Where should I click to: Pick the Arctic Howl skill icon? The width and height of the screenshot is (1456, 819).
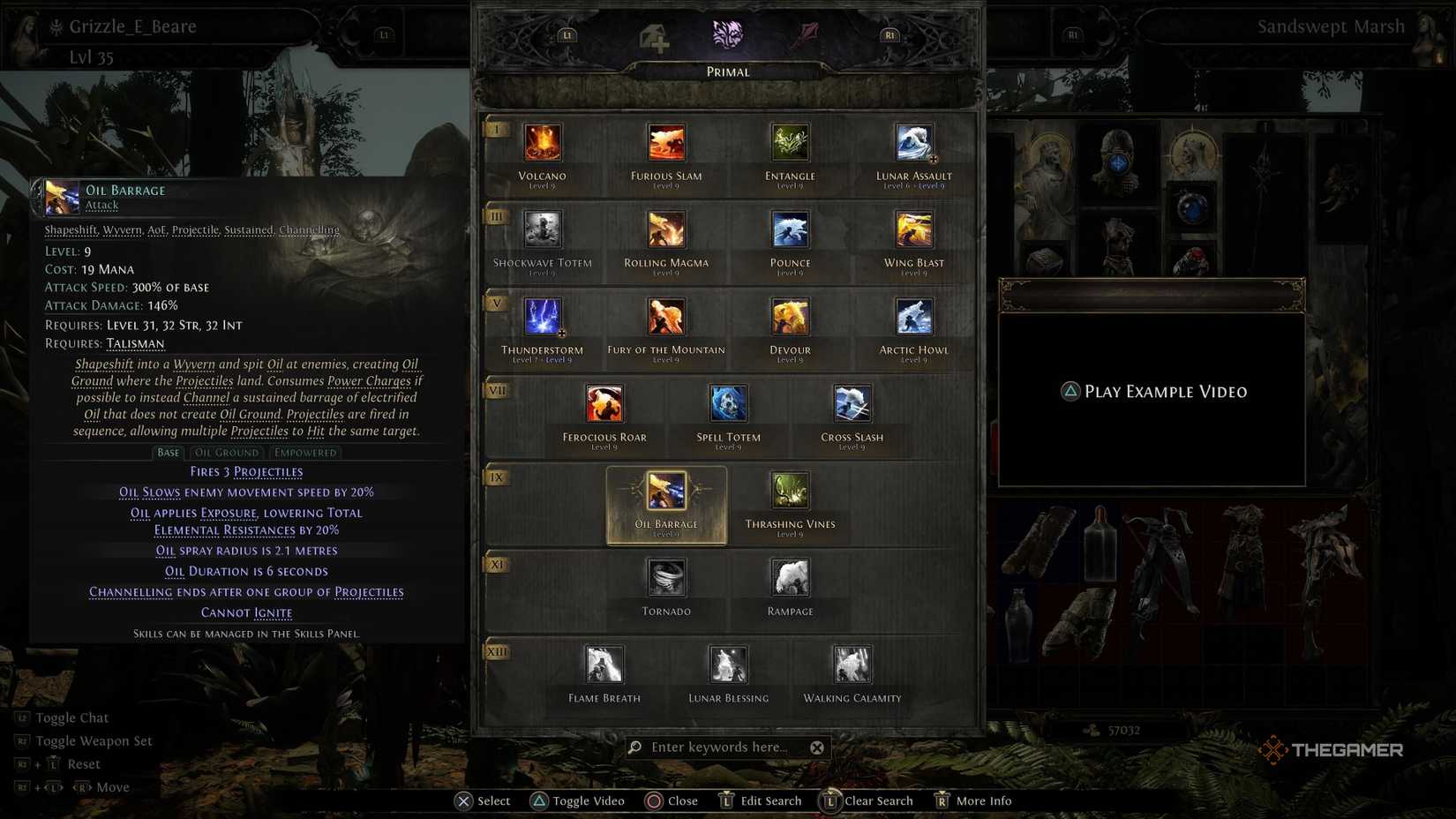click(x=912, y=316)
